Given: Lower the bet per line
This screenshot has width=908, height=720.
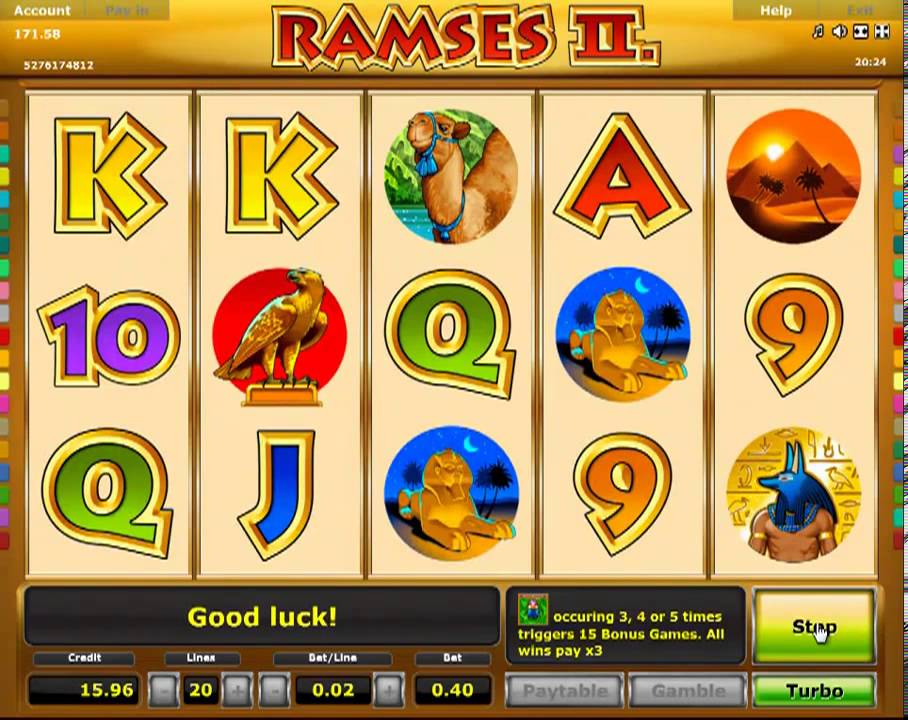Looking at the screenshot, I should [x=273, y=690].
